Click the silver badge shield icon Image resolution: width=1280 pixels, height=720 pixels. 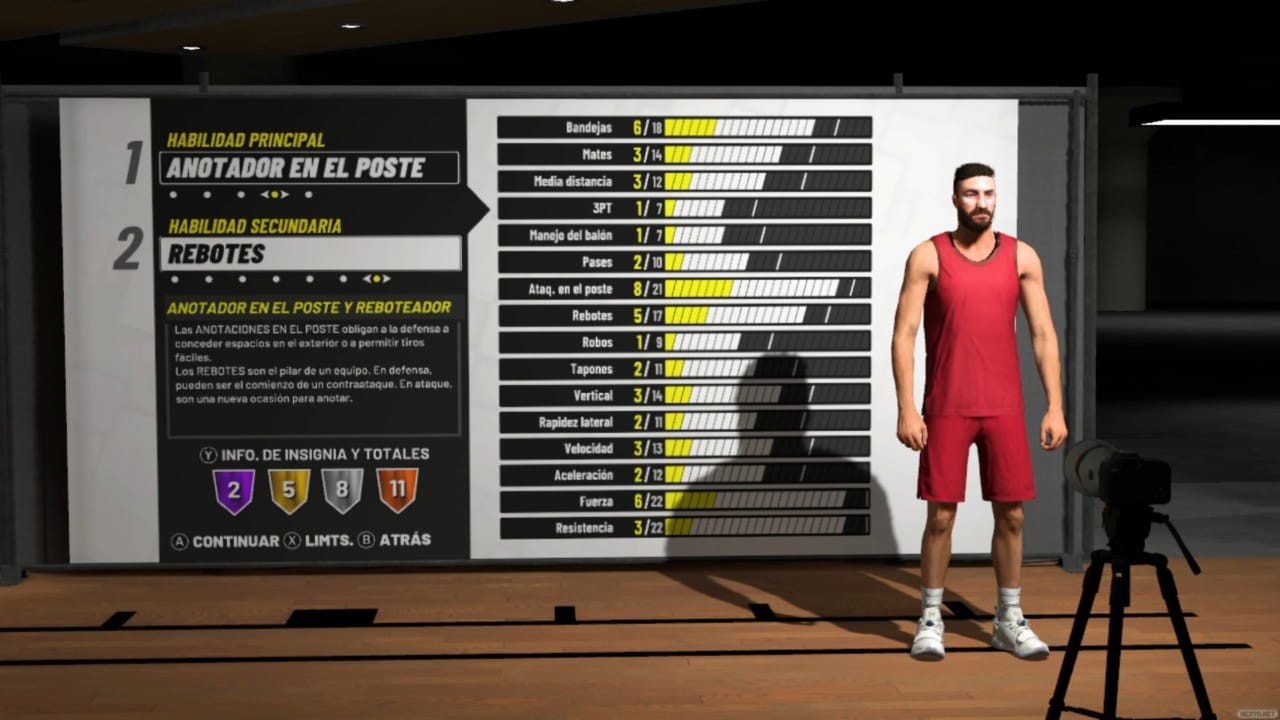click(x=342, y=491)
